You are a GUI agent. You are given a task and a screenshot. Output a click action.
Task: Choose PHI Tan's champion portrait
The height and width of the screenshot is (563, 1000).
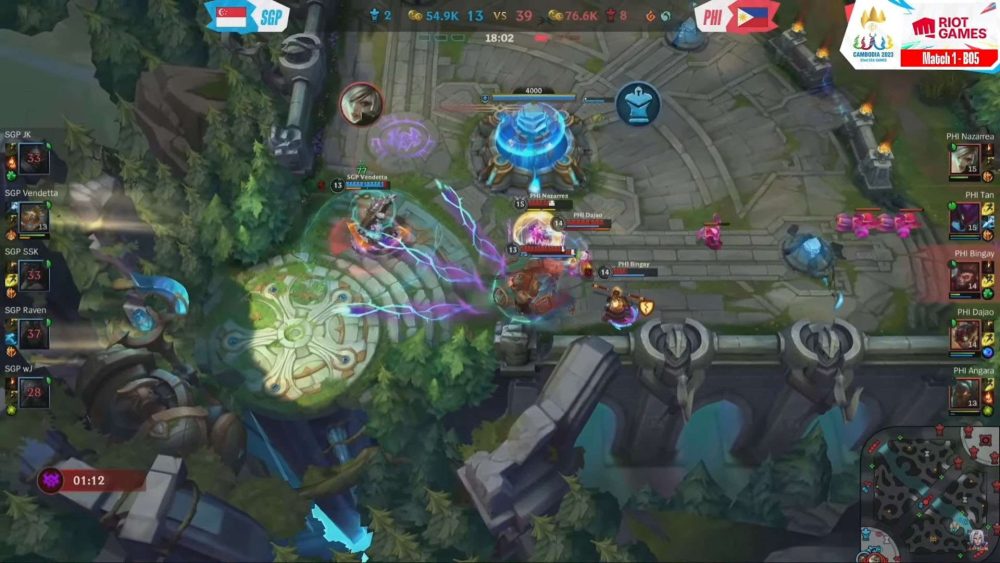click(965, 217)
